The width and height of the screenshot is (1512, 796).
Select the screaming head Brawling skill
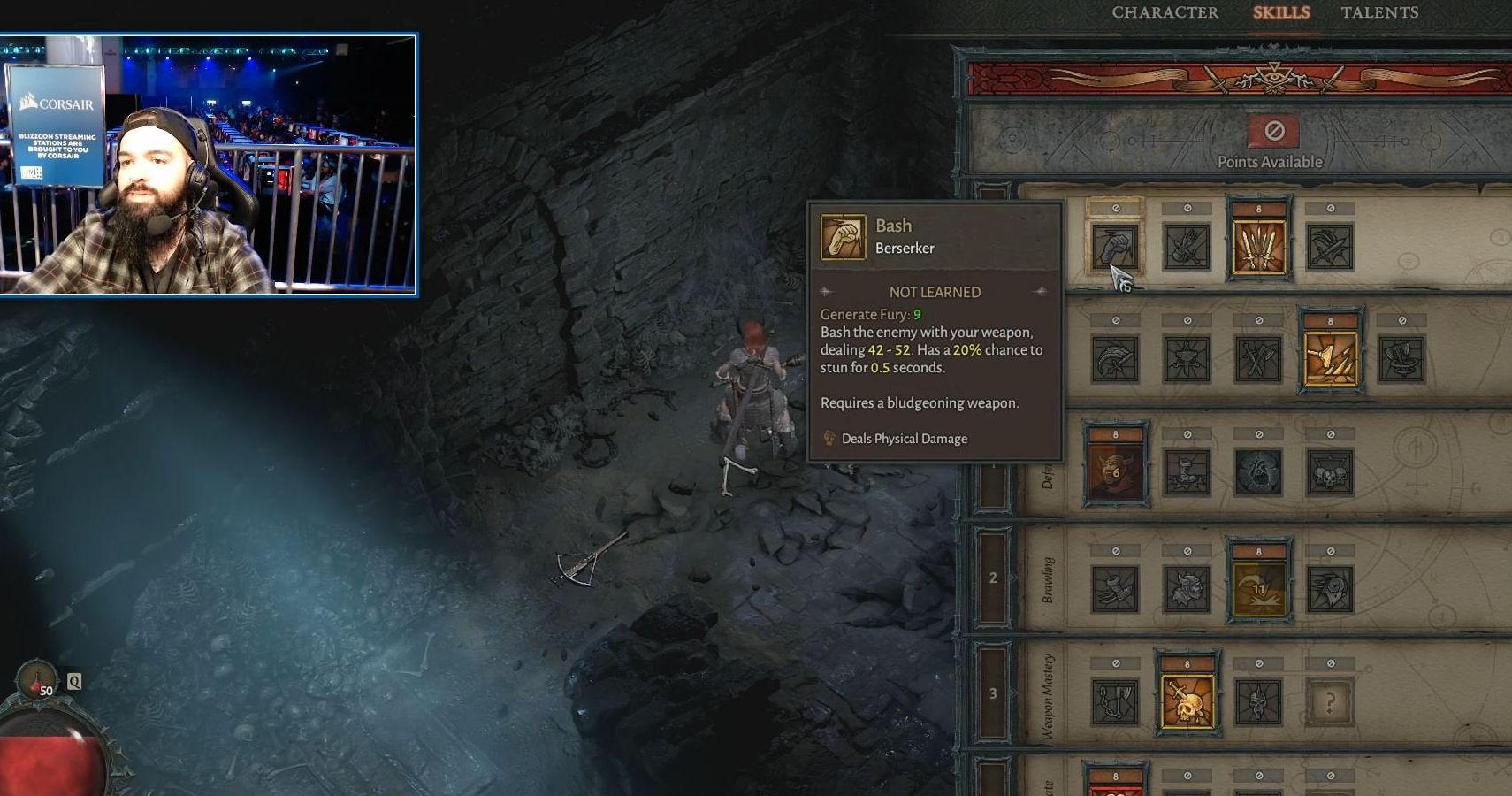pos(1330,589)
